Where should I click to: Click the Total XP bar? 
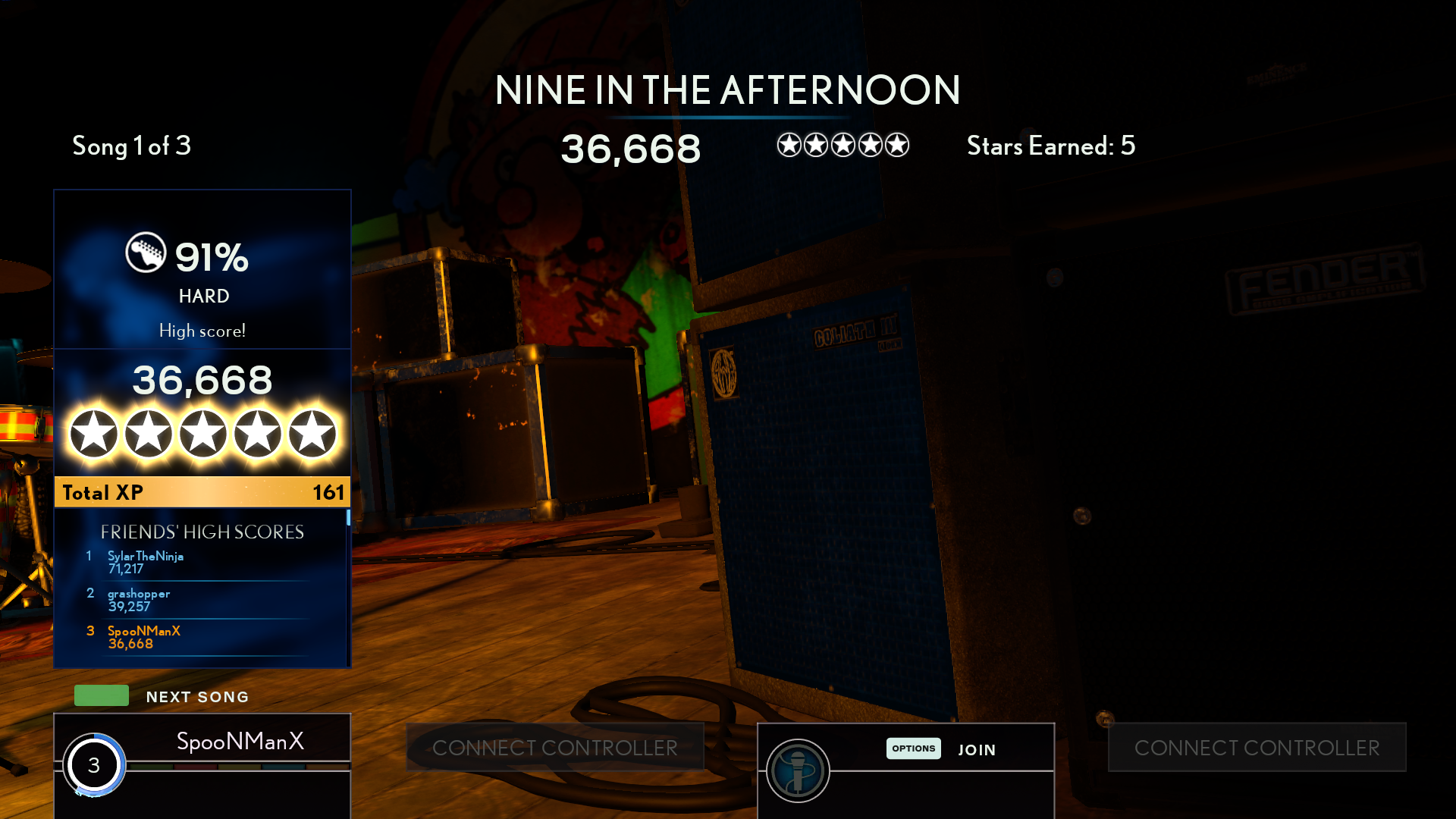tap(202, 492)
